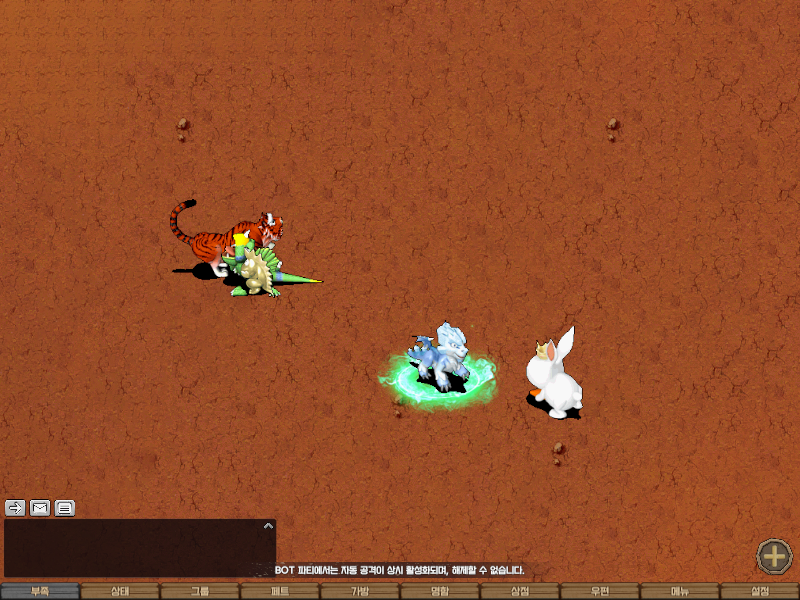The width and height of the screenshot is (800, 600).
Task: Open the 설정 (settings) menu
Action: pos(760,591)
